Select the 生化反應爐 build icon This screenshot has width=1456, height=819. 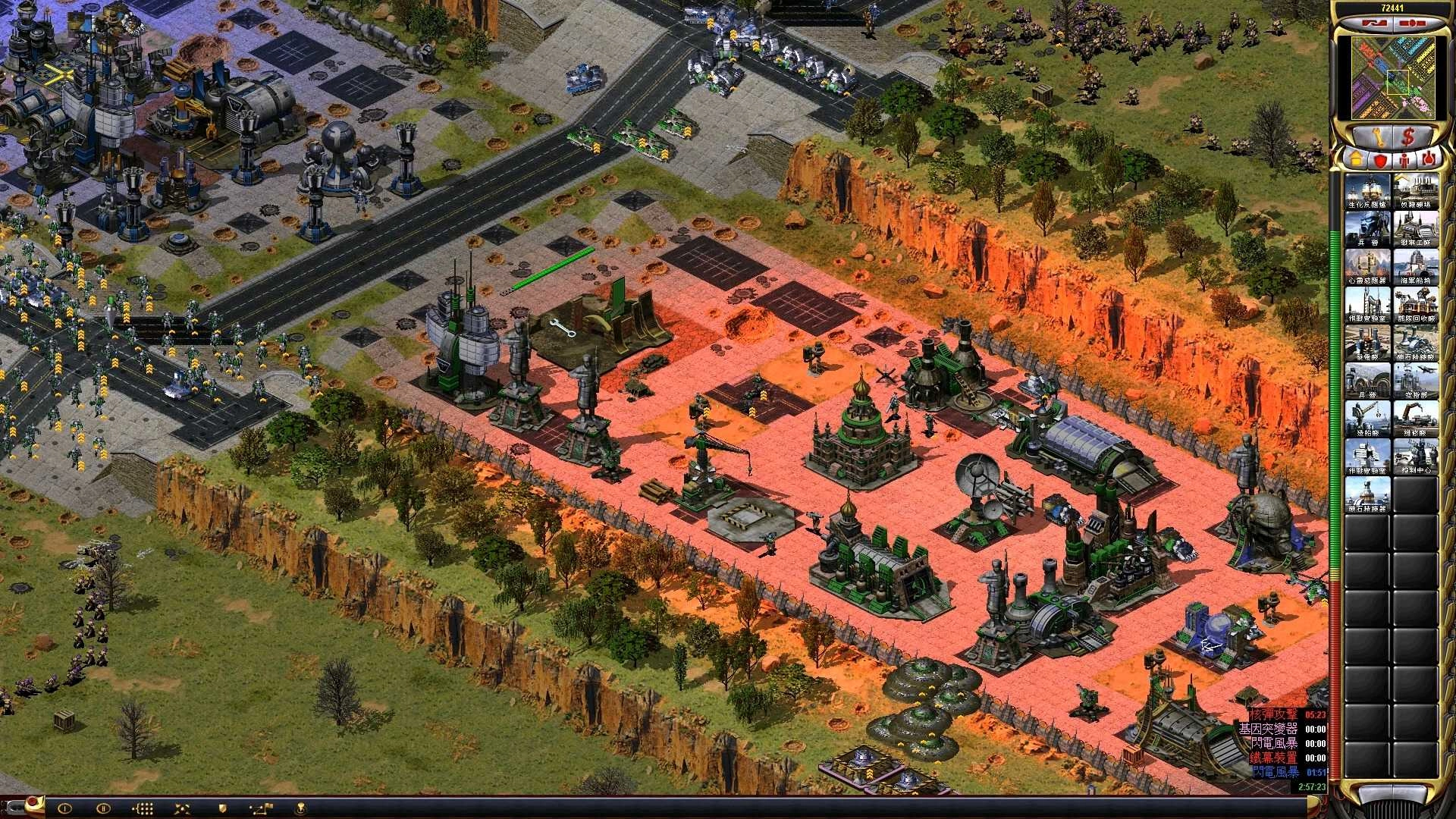point(1367,191)
